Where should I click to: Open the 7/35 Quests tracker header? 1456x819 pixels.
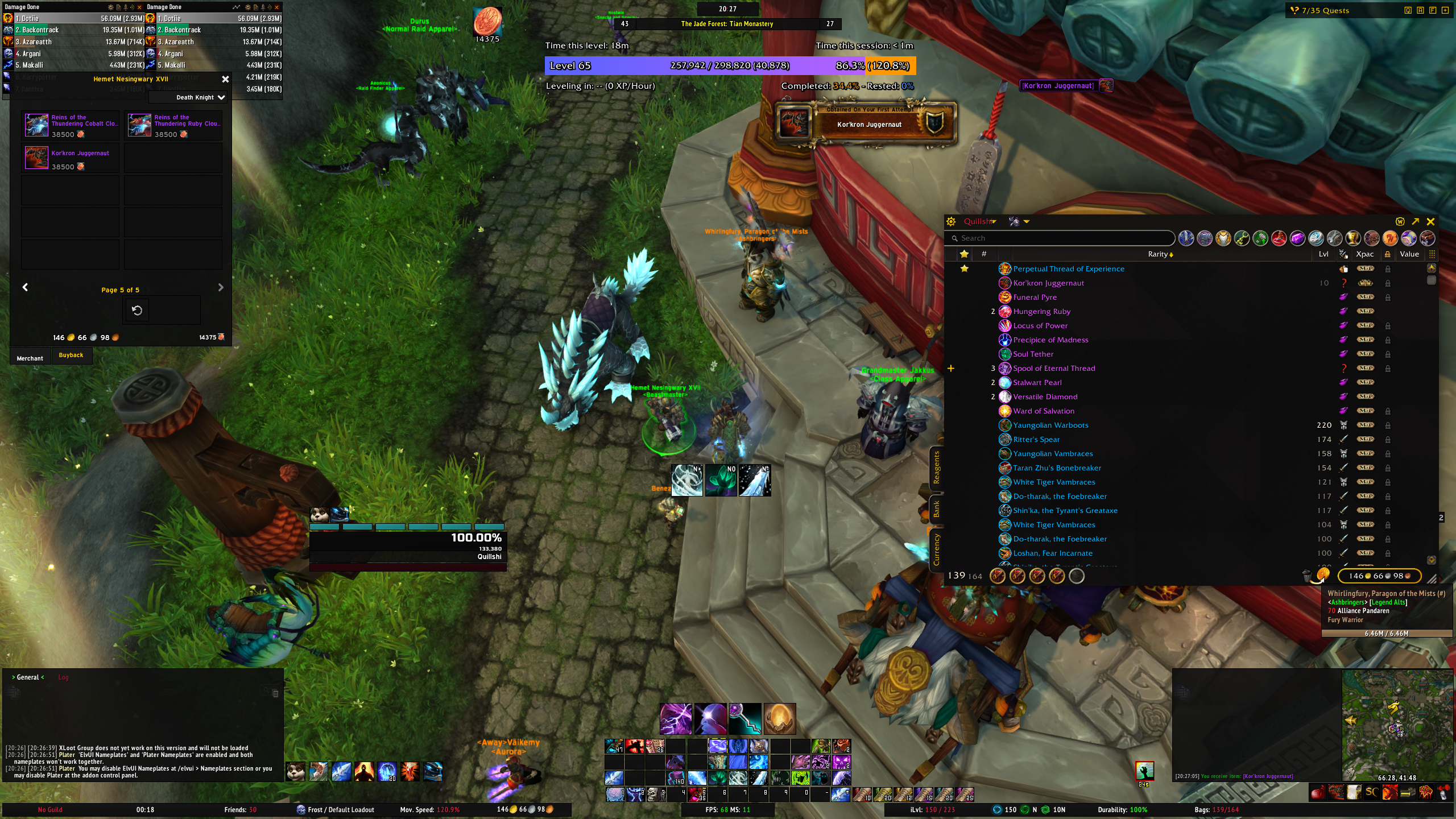pos(1325,10)
